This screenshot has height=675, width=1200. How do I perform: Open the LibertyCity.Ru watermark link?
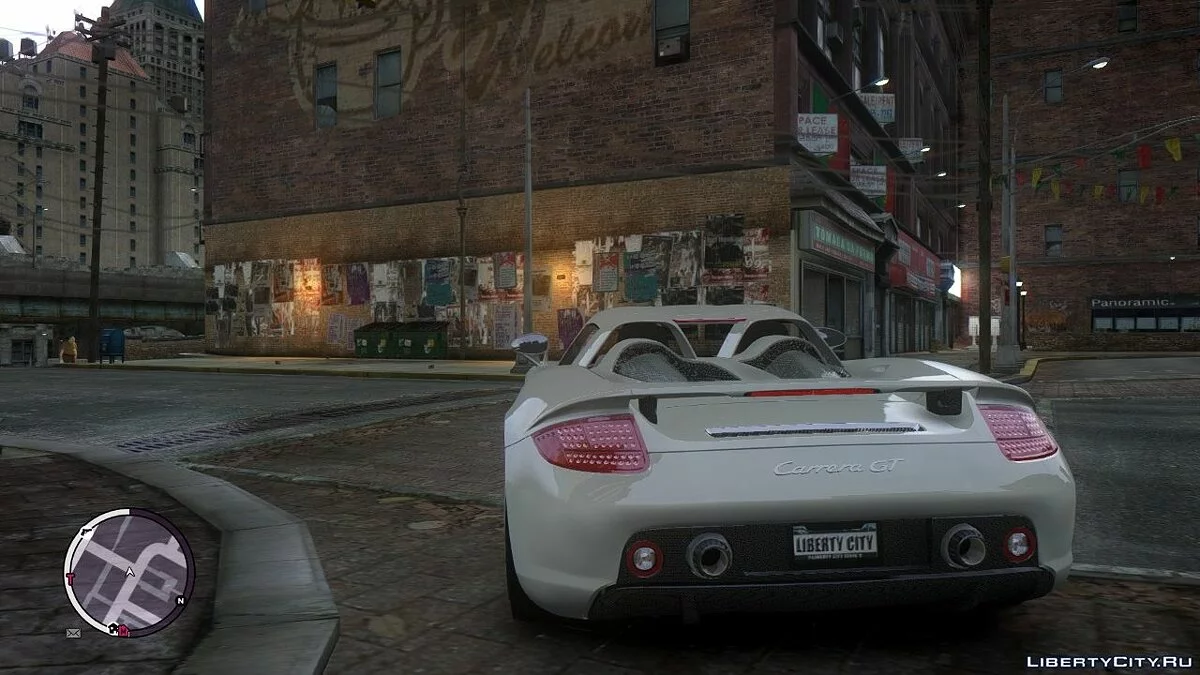point(1108,661)
